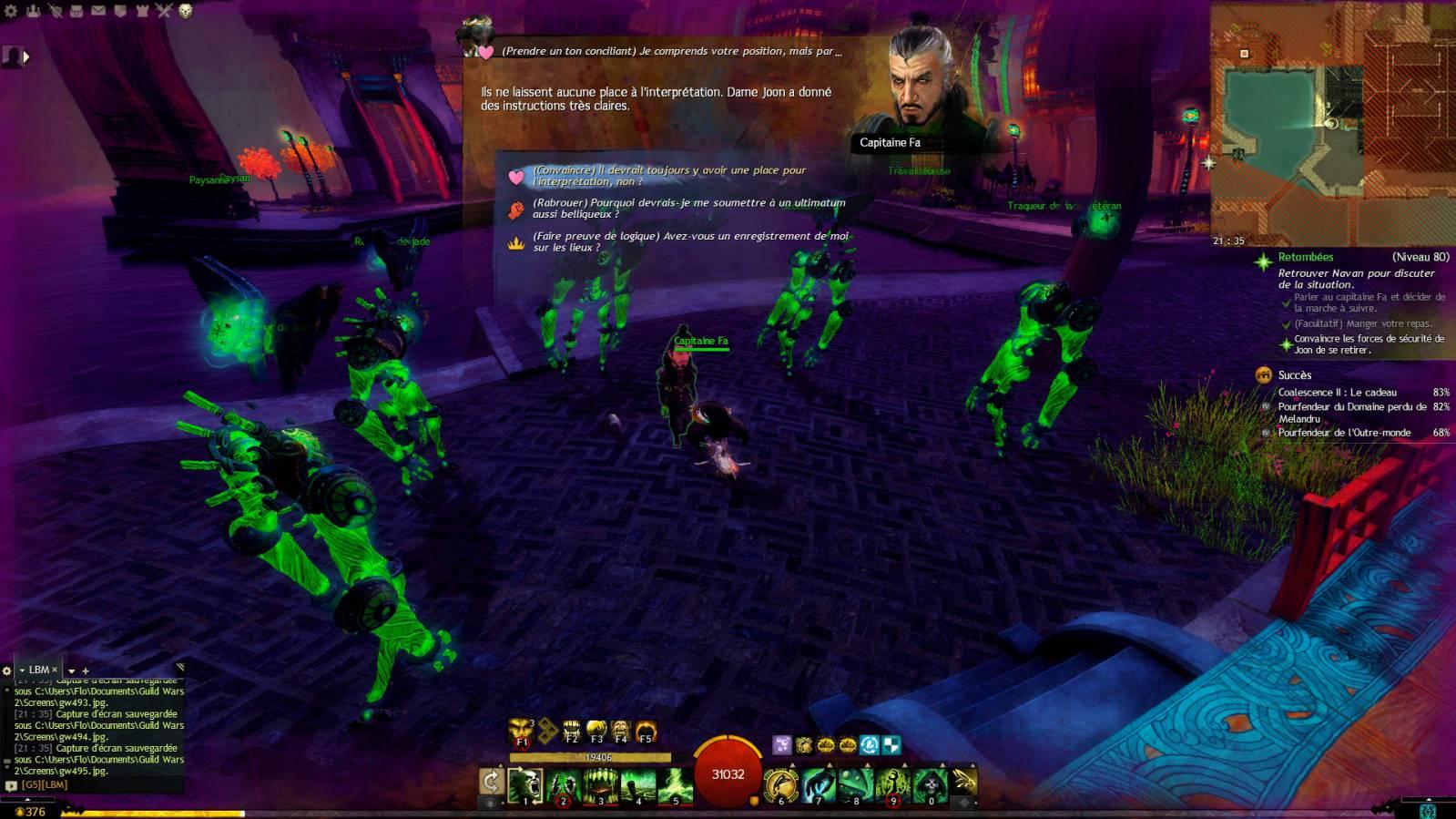Open the crossed swords PvP icon

[163, 11]
